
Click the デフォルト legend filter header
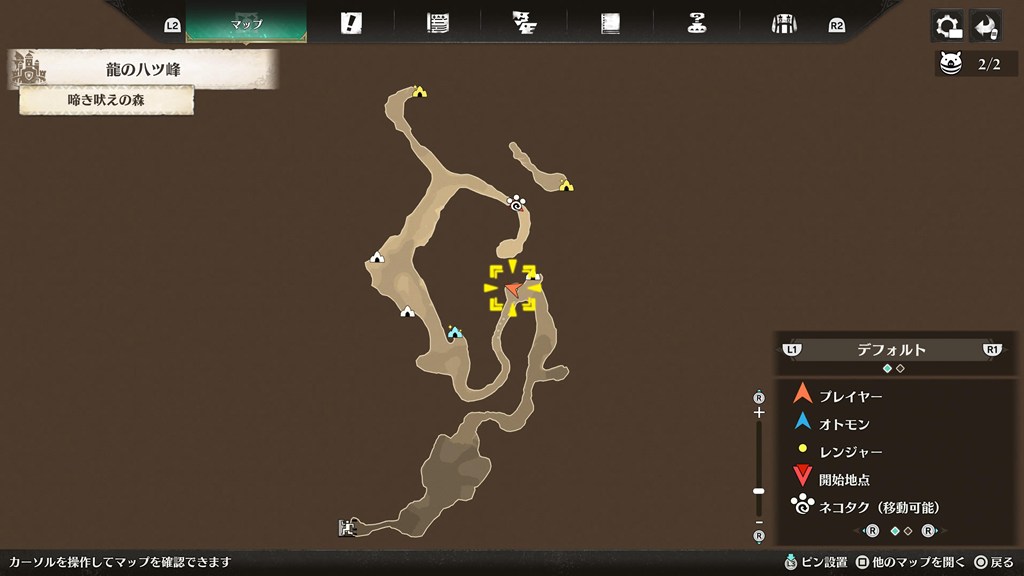point(891,350)
